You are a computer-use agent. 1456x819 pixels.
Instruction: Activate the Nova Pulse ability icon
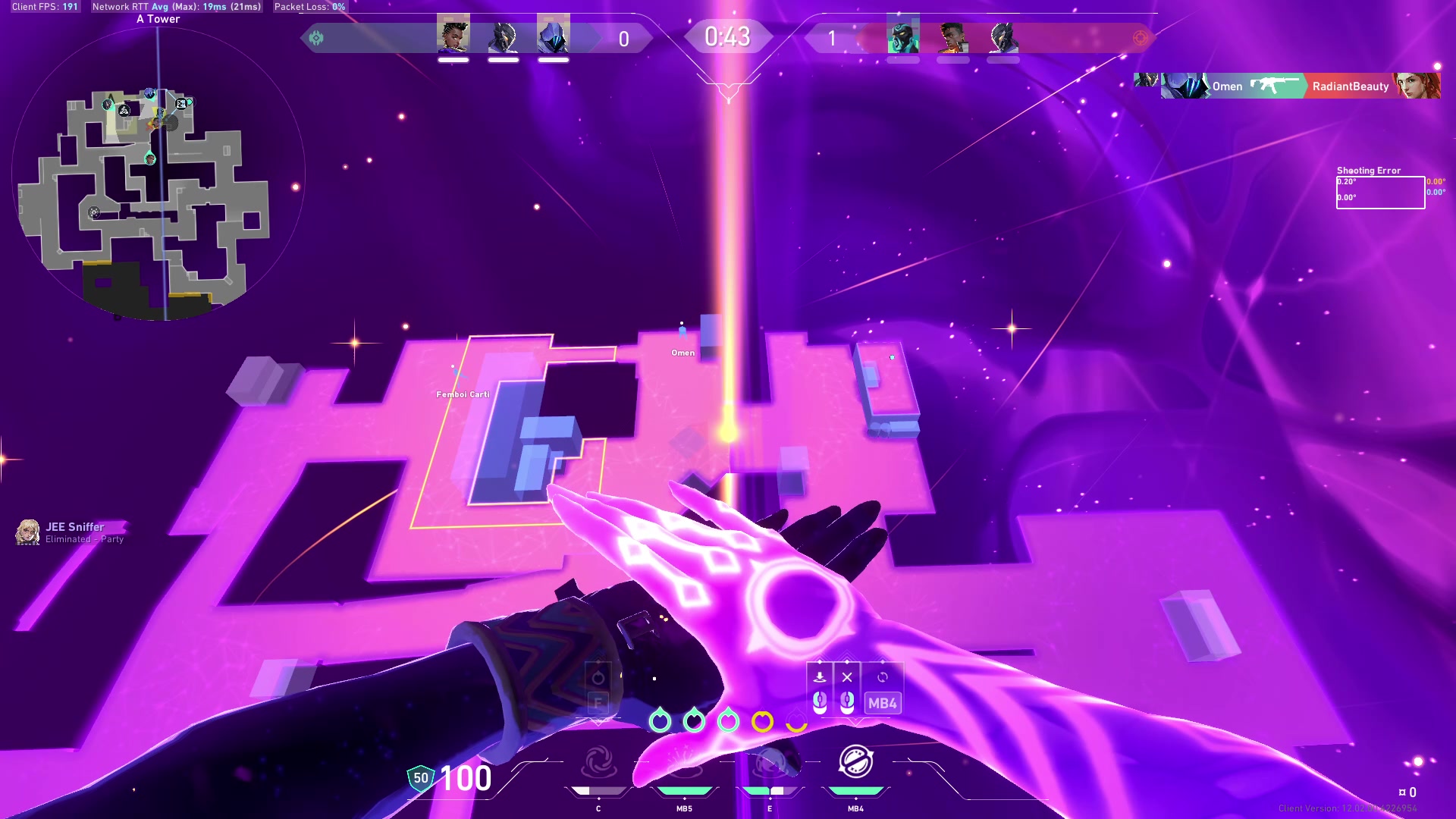[684, 764]
